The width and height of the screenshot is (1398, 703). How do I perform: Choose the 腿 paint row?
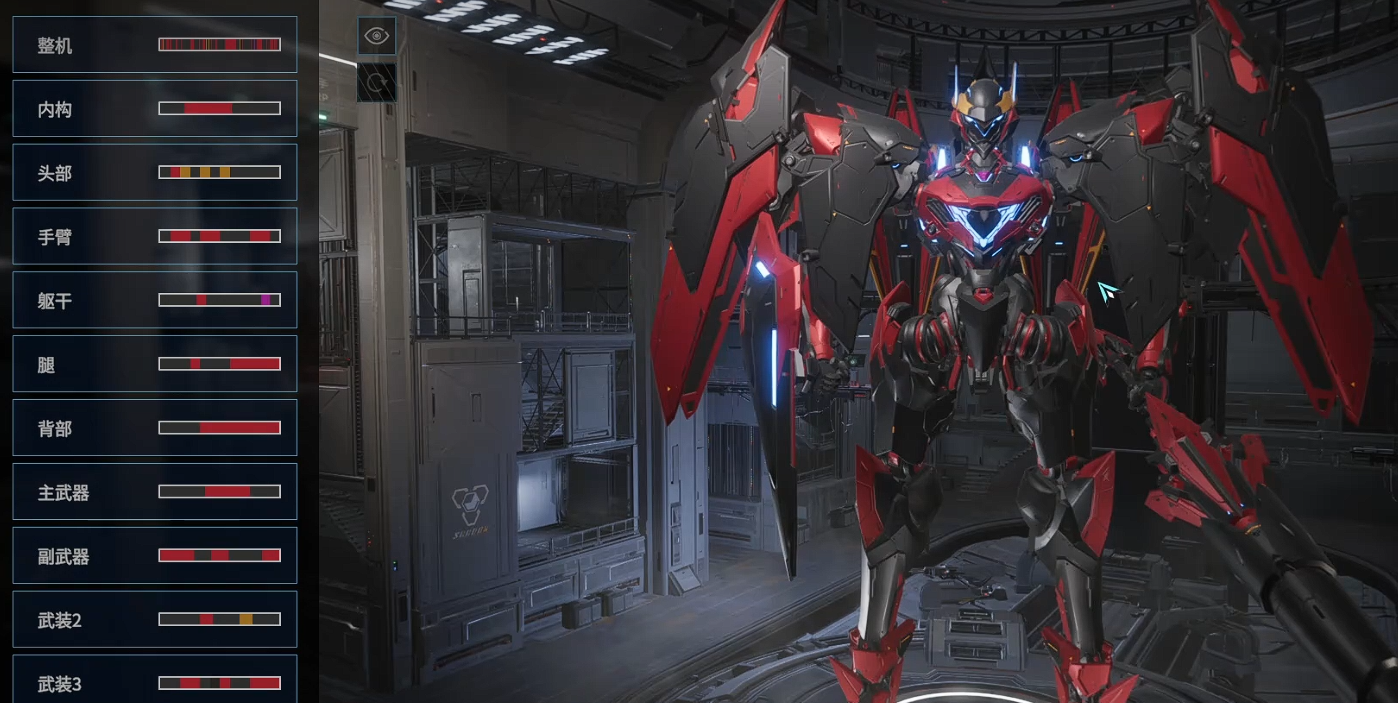click(x=154, y=364)
